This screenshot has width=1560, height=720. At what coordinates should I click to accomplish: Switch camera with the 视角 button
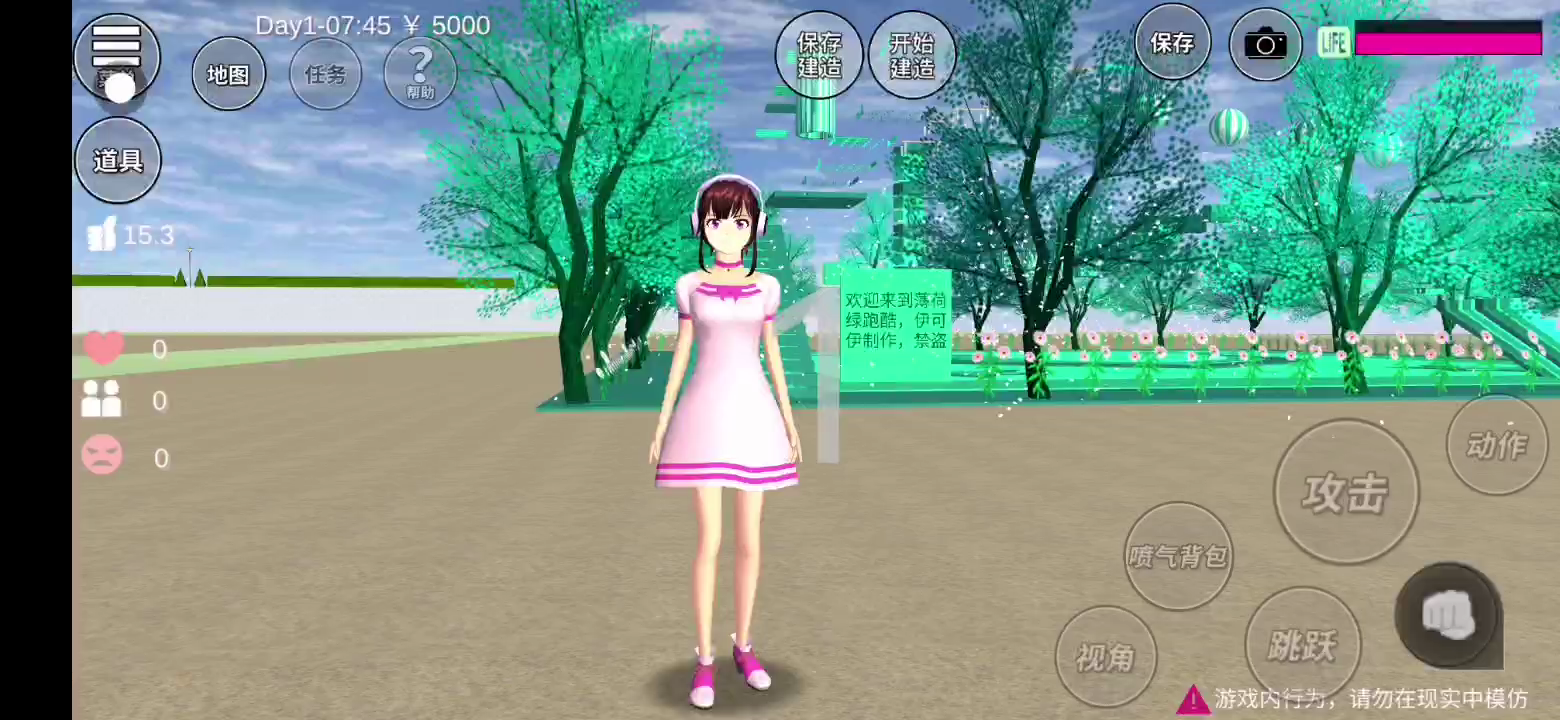(x=1105, y=656)
